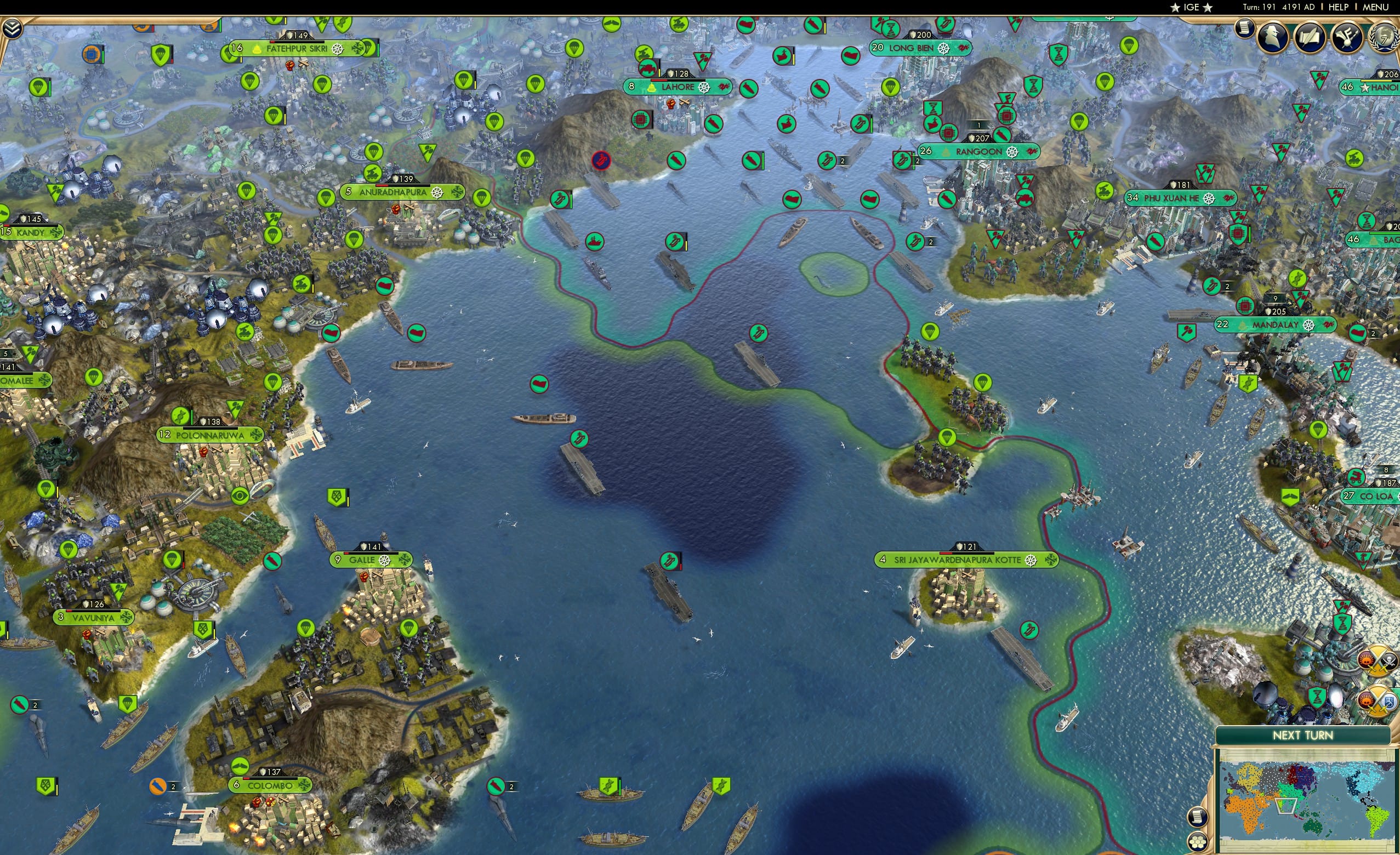The height and width of the screenshot is (855, 1400).
Task: Open HELP from the top bar
Action: 1339,7
